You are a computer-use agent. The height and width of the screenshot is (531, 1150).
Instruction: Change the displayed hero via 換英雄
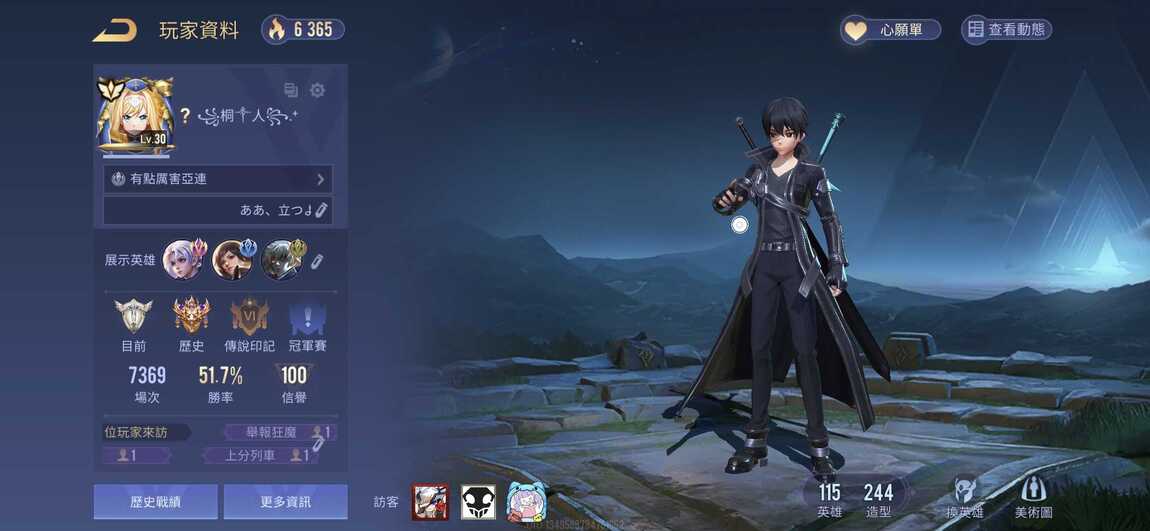[x=964, y=496]
